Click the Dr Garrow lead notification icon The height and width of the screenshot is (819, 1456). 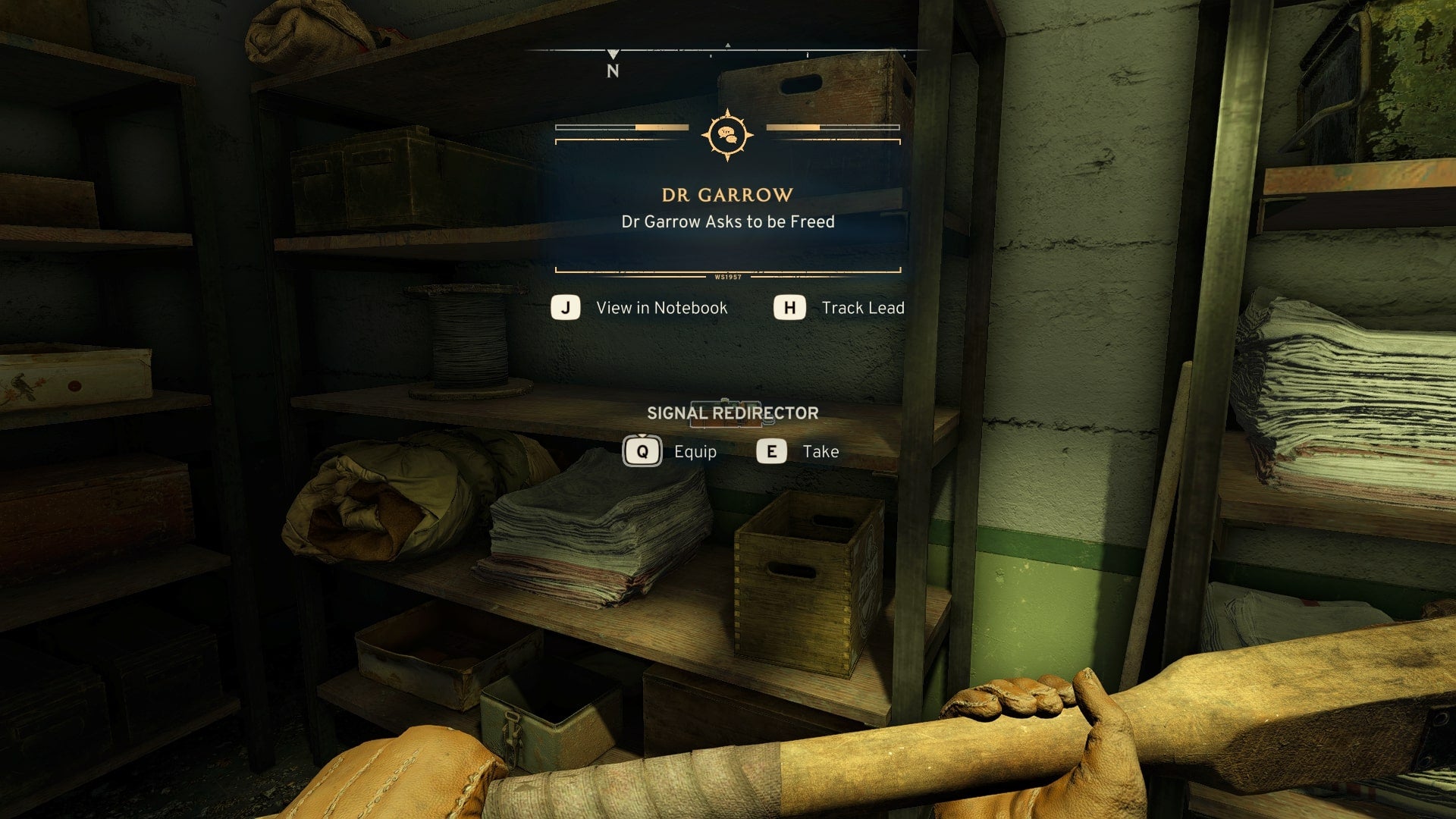coord(727,135)
